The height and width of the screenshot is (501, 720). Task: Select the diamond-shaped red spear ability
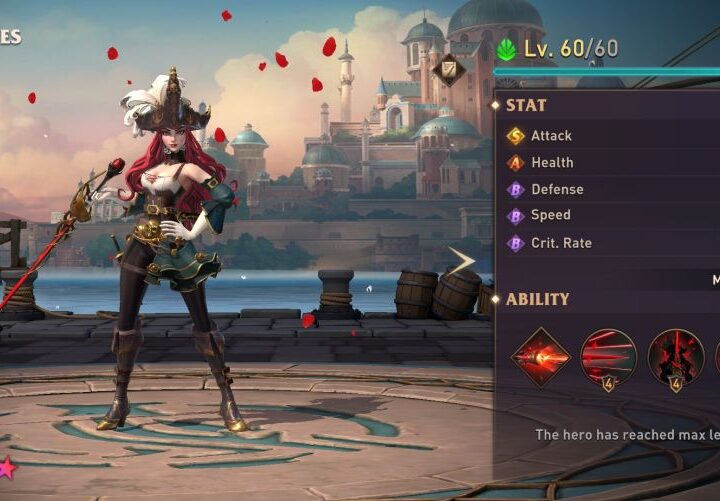point(540,357)
